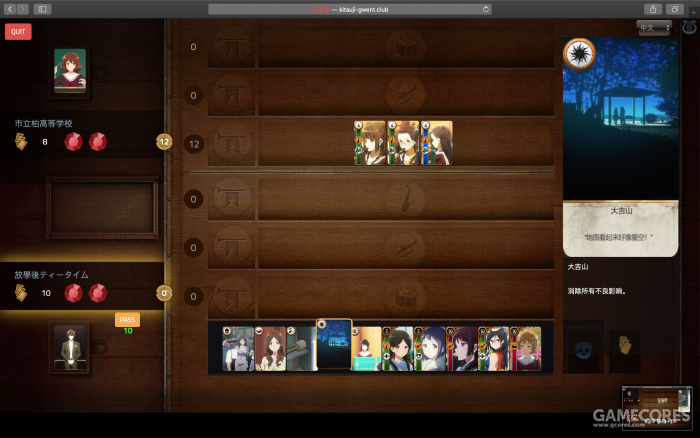Click the orange PASS button

127,319
